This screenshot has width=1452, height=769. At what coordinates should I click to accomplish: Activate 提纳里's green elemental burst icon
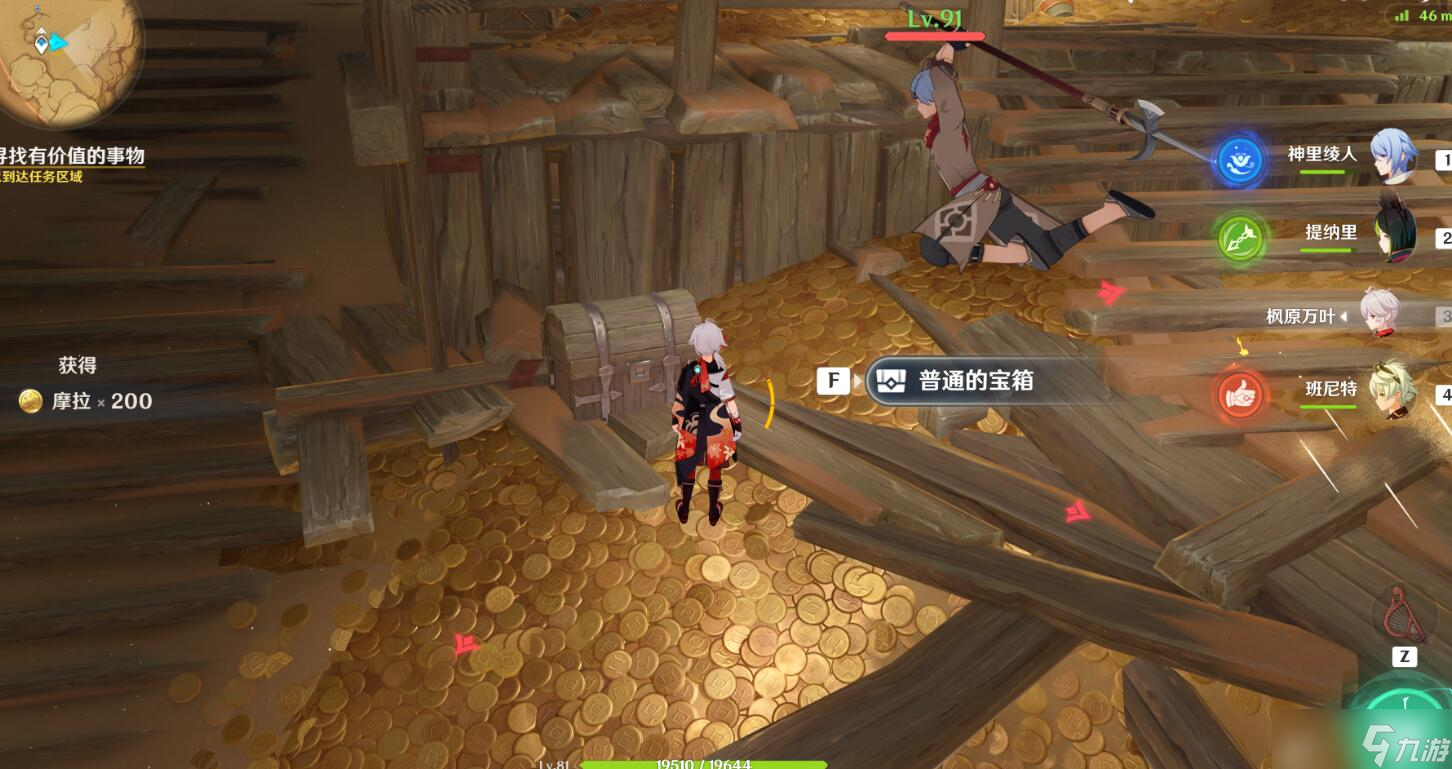click(1240, 240)
